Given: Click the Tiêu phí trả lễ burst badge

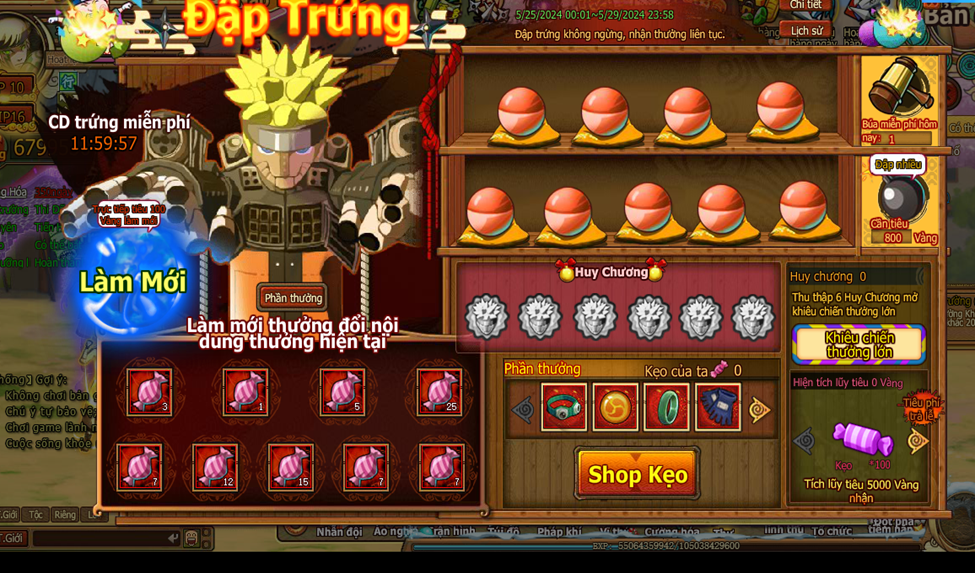Looking at the screenshot, I should pos(919,408).
